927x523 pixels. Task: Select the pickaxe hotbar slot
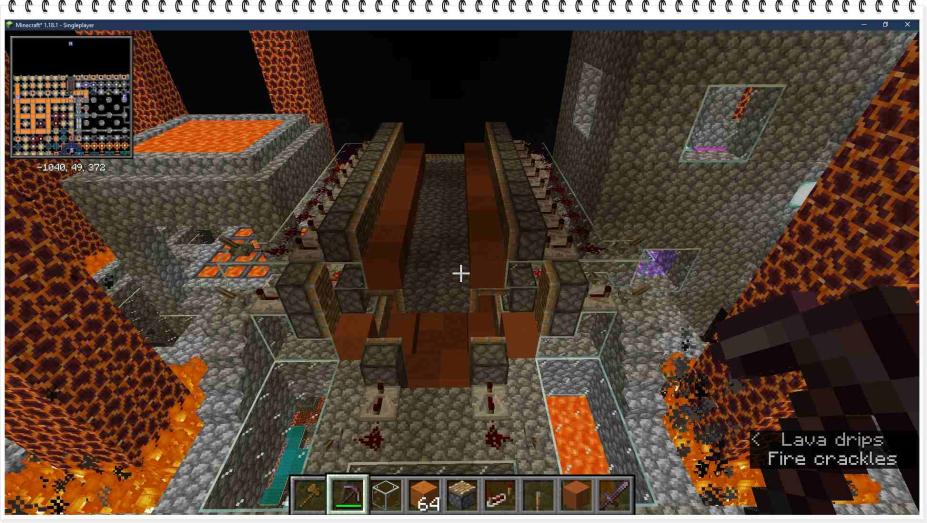pos(348,494)
